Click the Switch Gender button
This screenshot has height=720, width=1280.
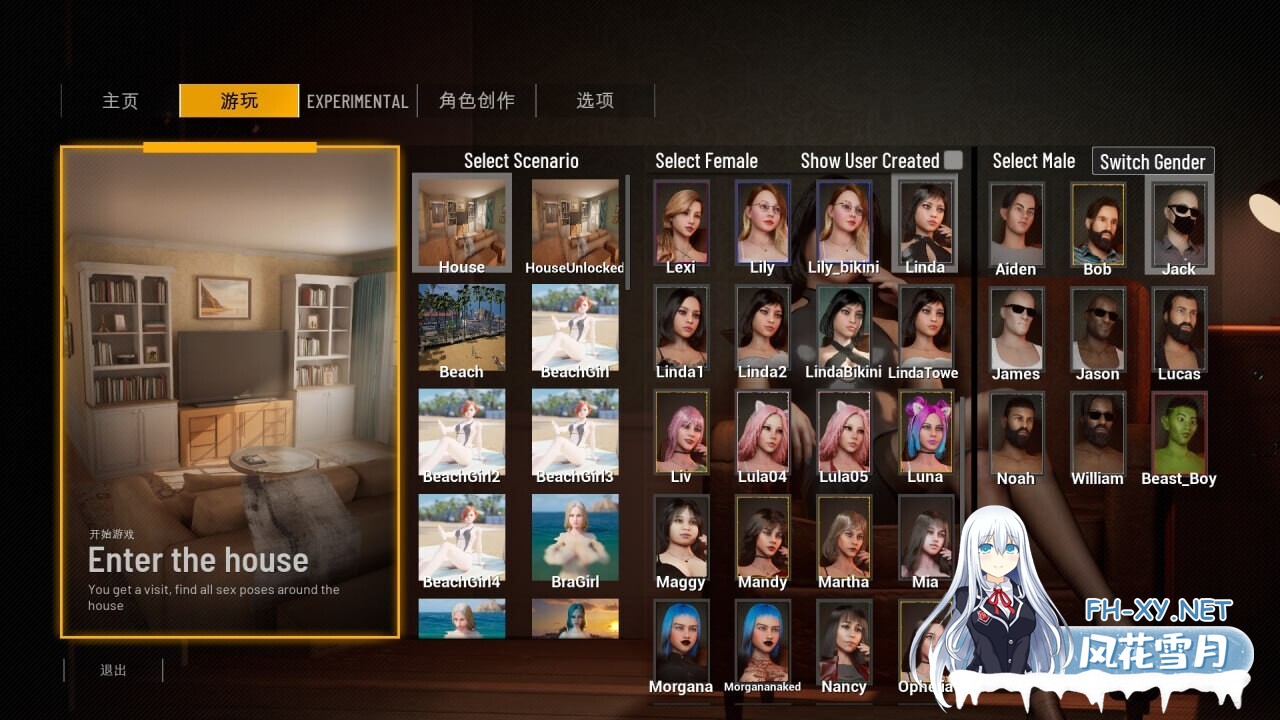tap(1152, 161)
